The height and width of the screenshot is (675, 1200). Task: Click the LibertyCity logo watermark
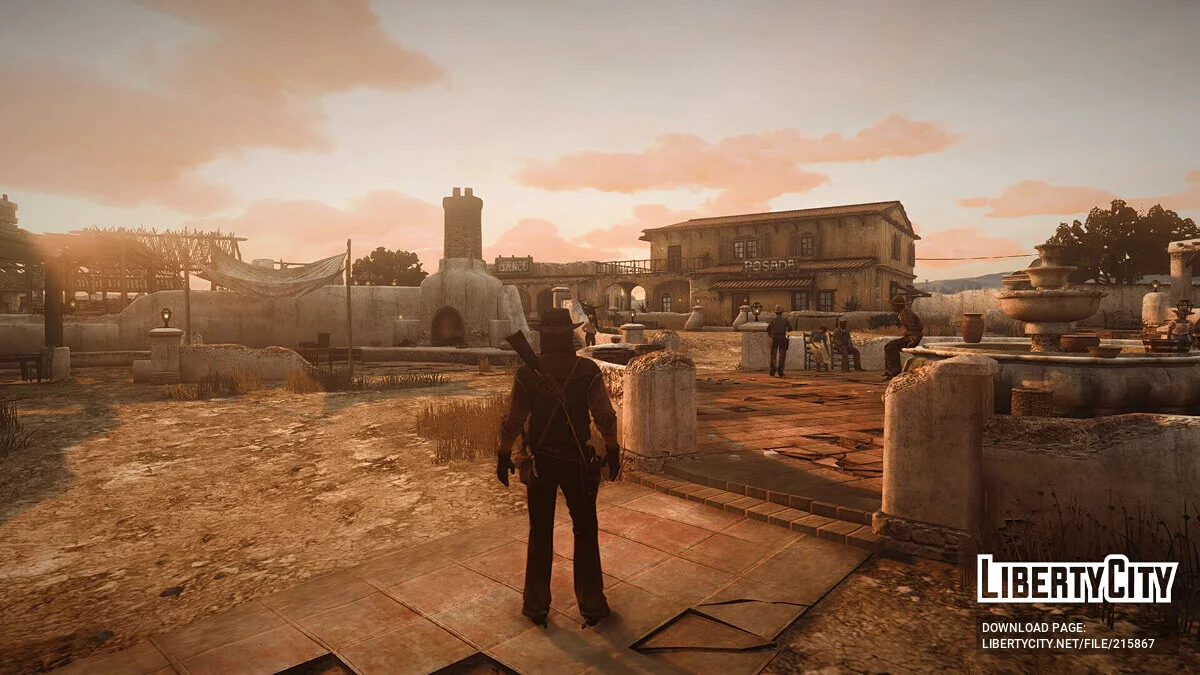(1077, 580)
